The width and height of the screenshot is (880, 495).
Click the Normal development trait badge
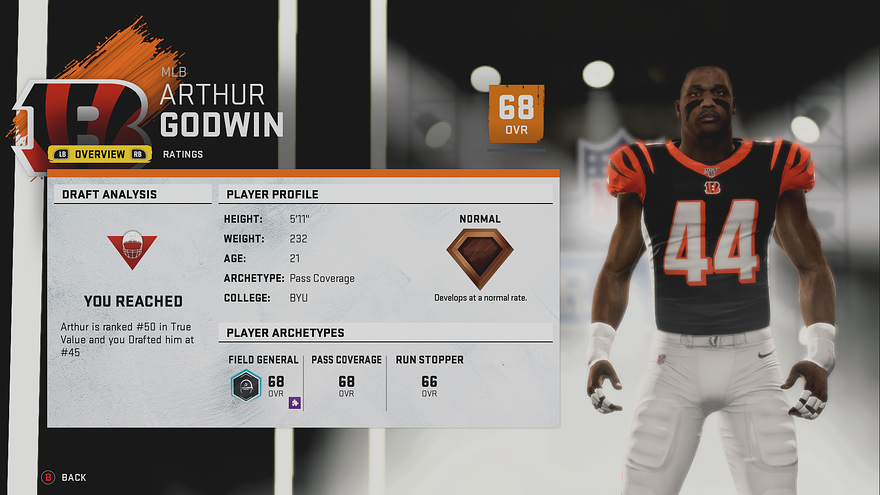(x=479, y=257)
